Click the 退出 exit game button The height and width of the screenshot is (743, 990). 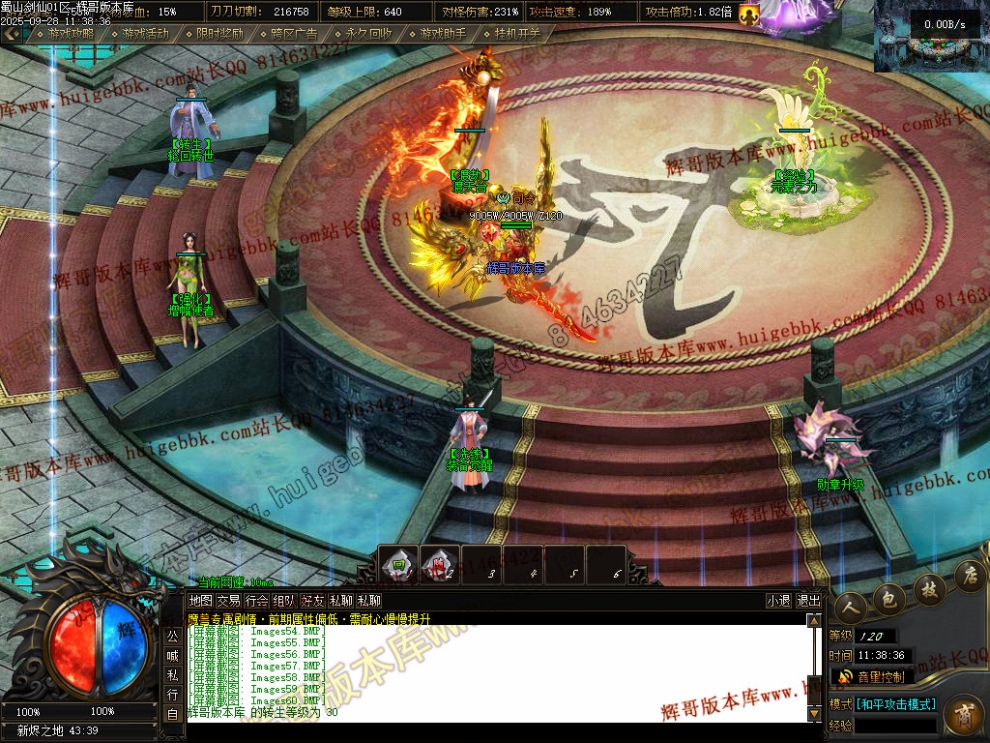click(x=808, y=601)
